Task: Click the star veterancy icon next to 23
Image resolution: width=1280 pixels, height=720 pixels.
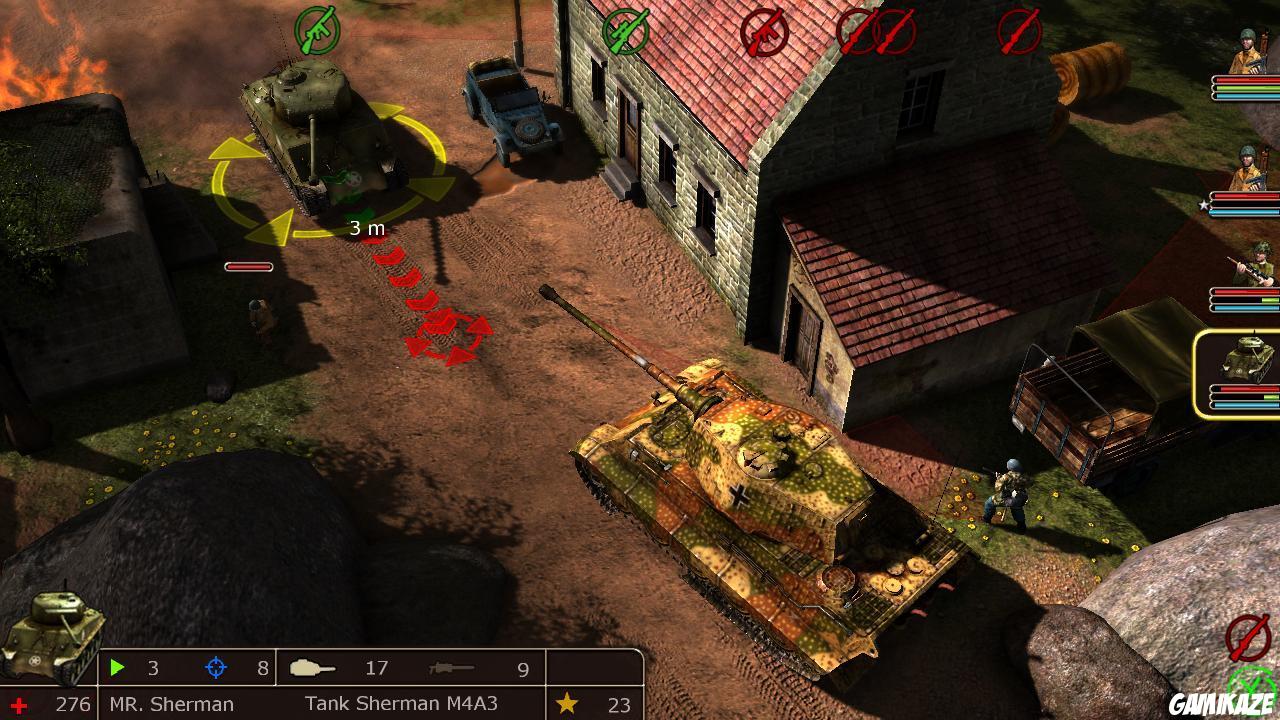Action: (568, 702)
